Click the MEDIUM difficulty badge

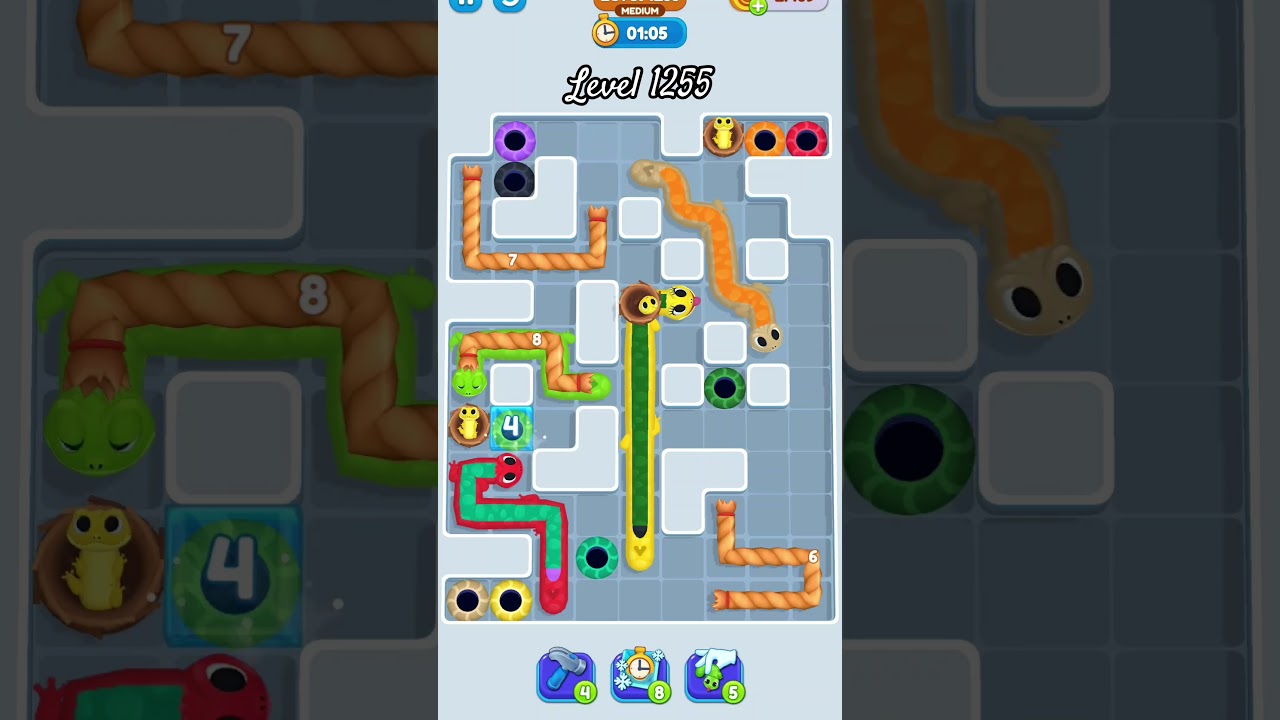pos(638,10)
